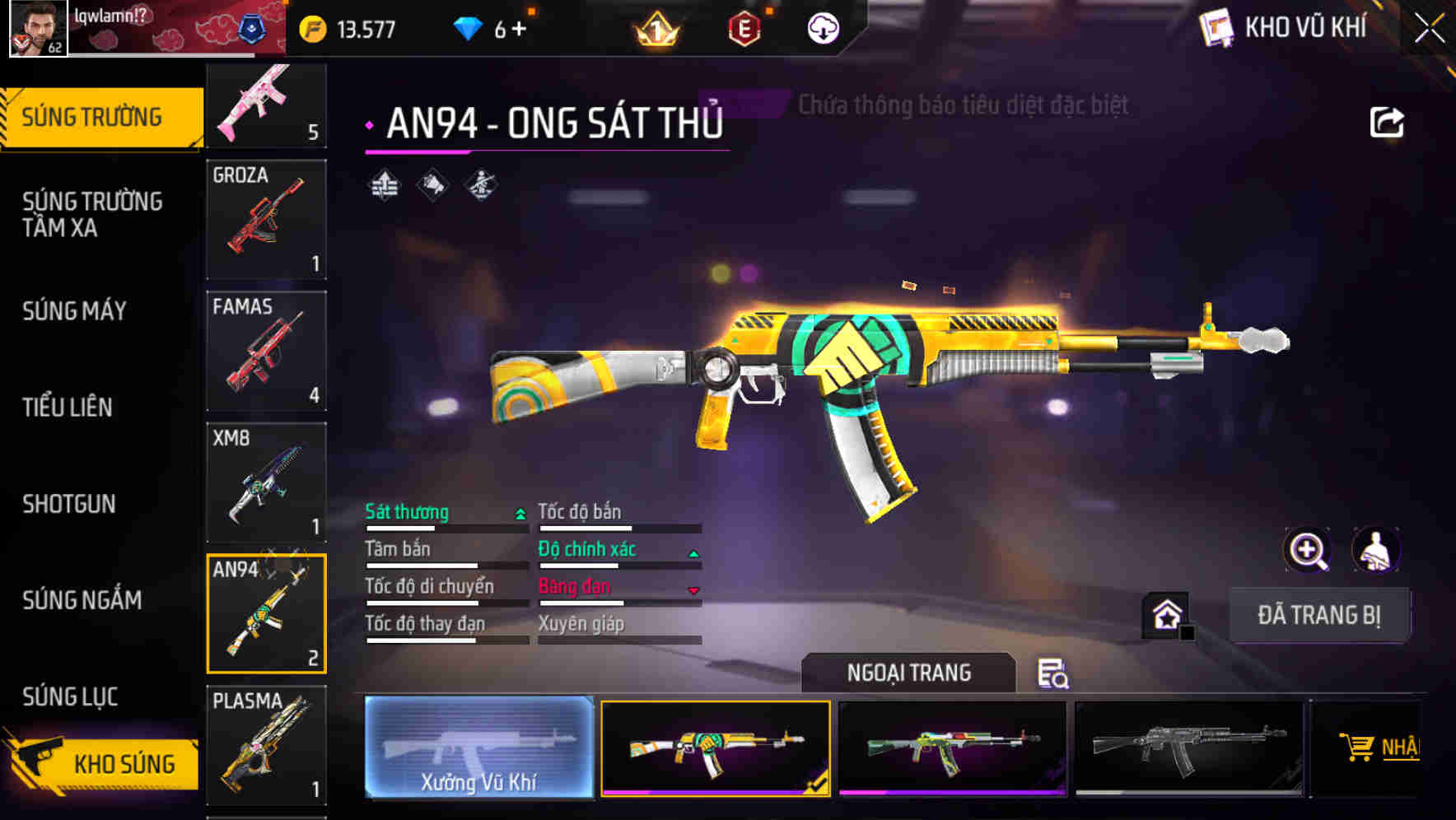Switch to Súng Ngắm category

click(82, 600)
